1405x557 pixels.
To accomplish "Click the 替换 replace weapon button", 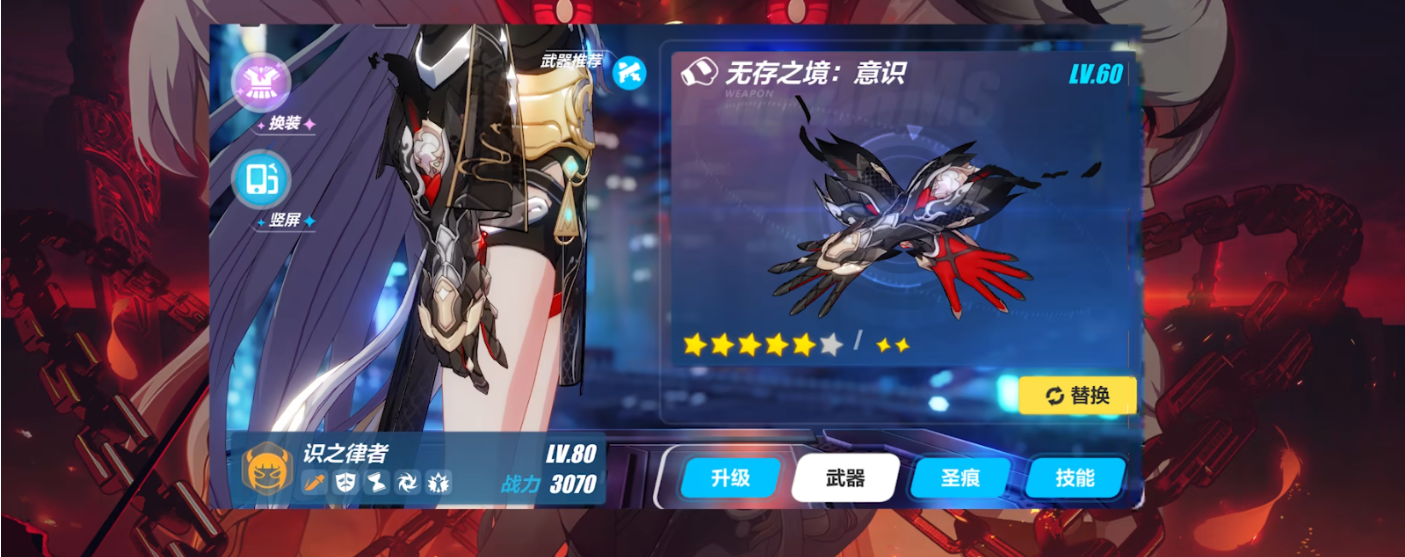I will click(x=1078, y=395).
